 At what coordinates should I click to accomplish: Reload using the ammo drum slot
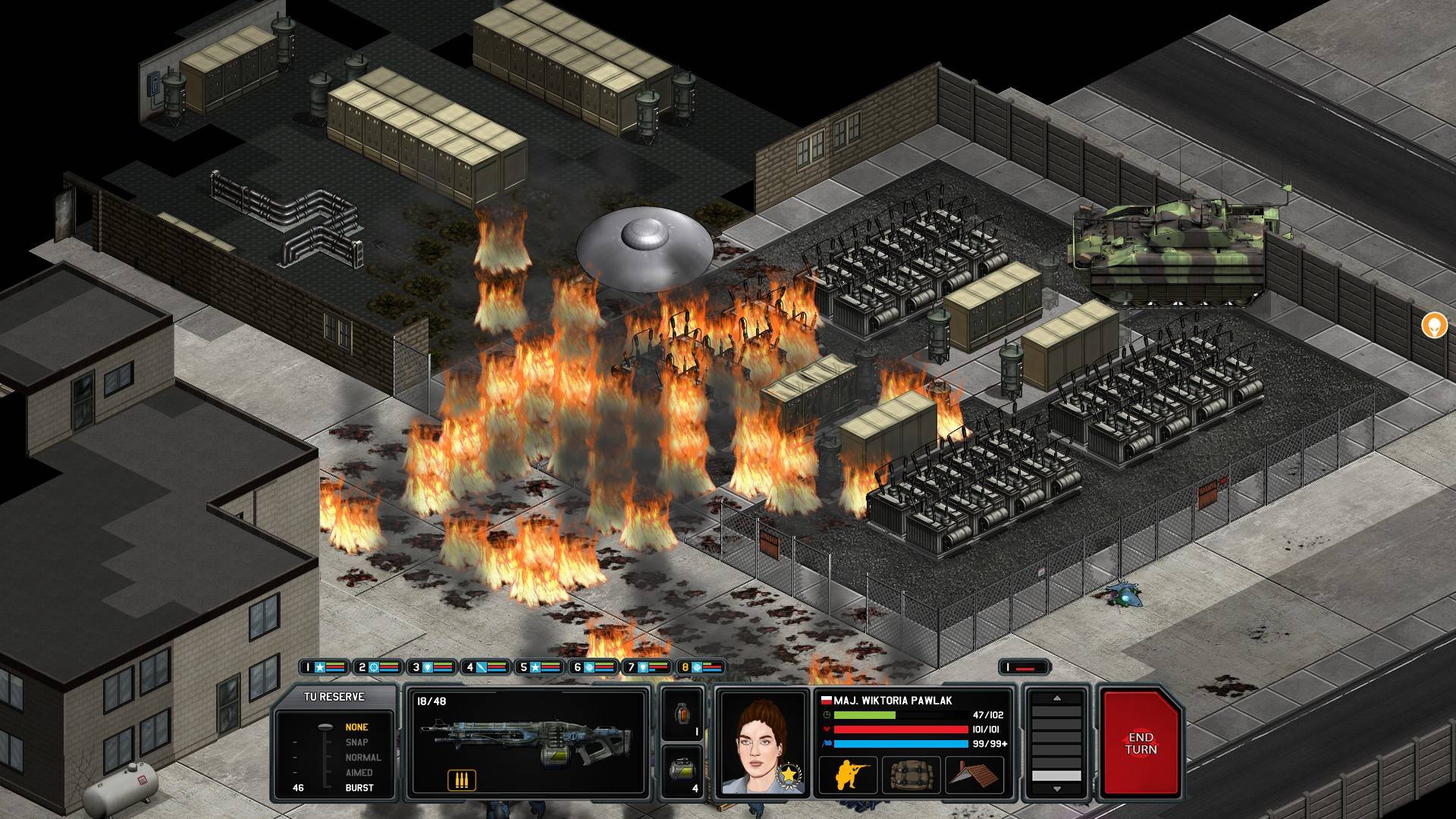click(x=681, y=771)
